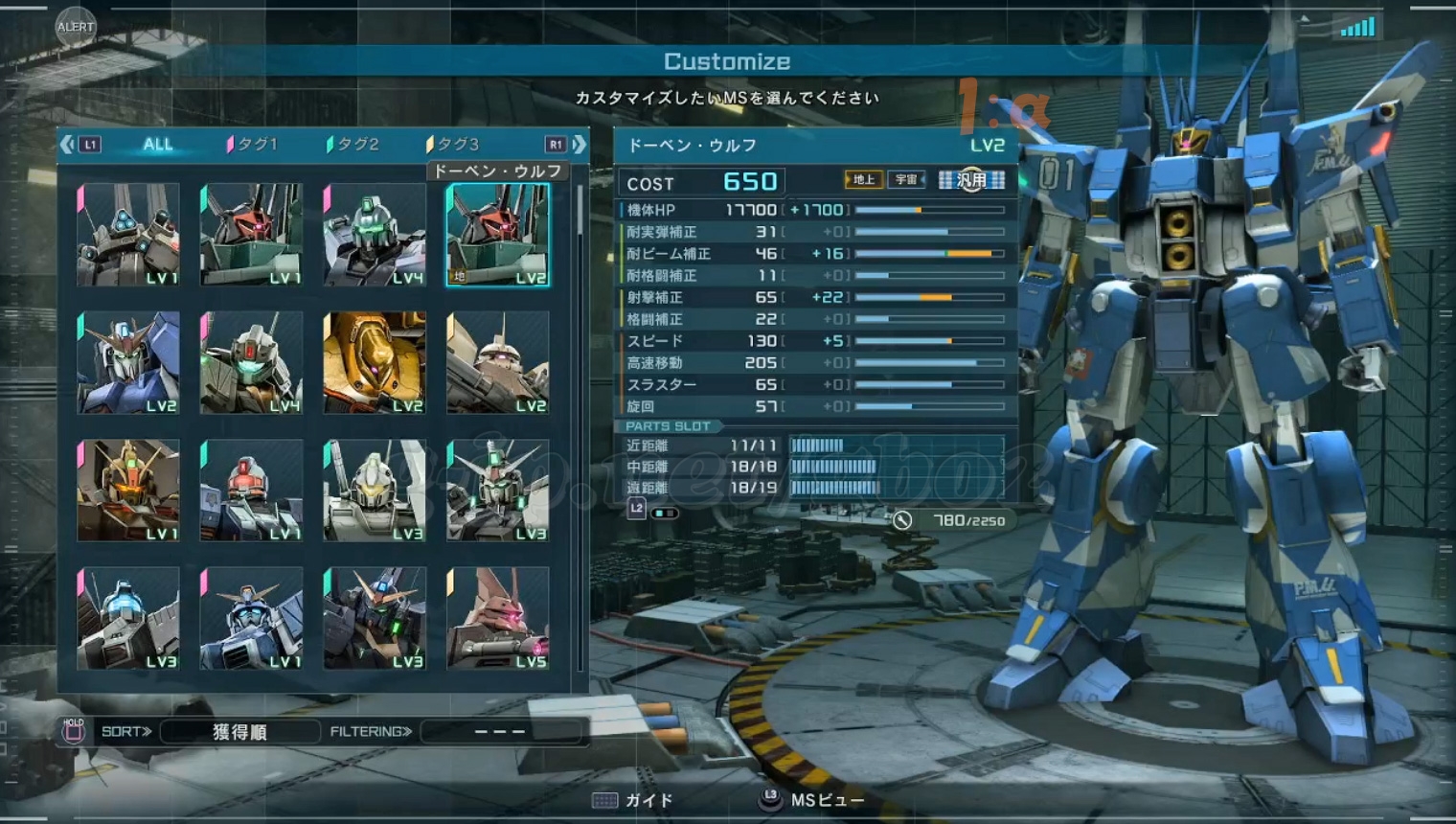Choose the beige mono-eye suit LV2 tile

pyautogui.click(x=497, y=363)
